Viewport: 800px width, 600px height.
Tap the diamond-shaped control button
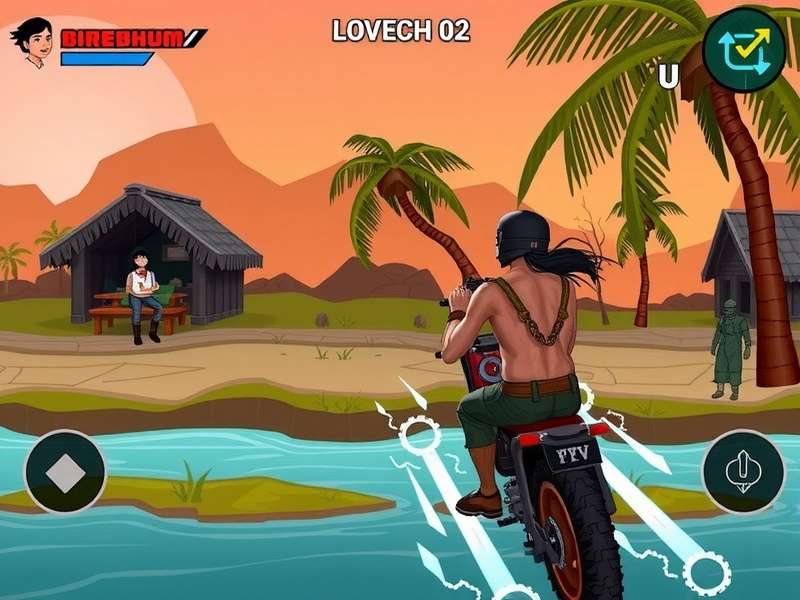click(65, 471)
